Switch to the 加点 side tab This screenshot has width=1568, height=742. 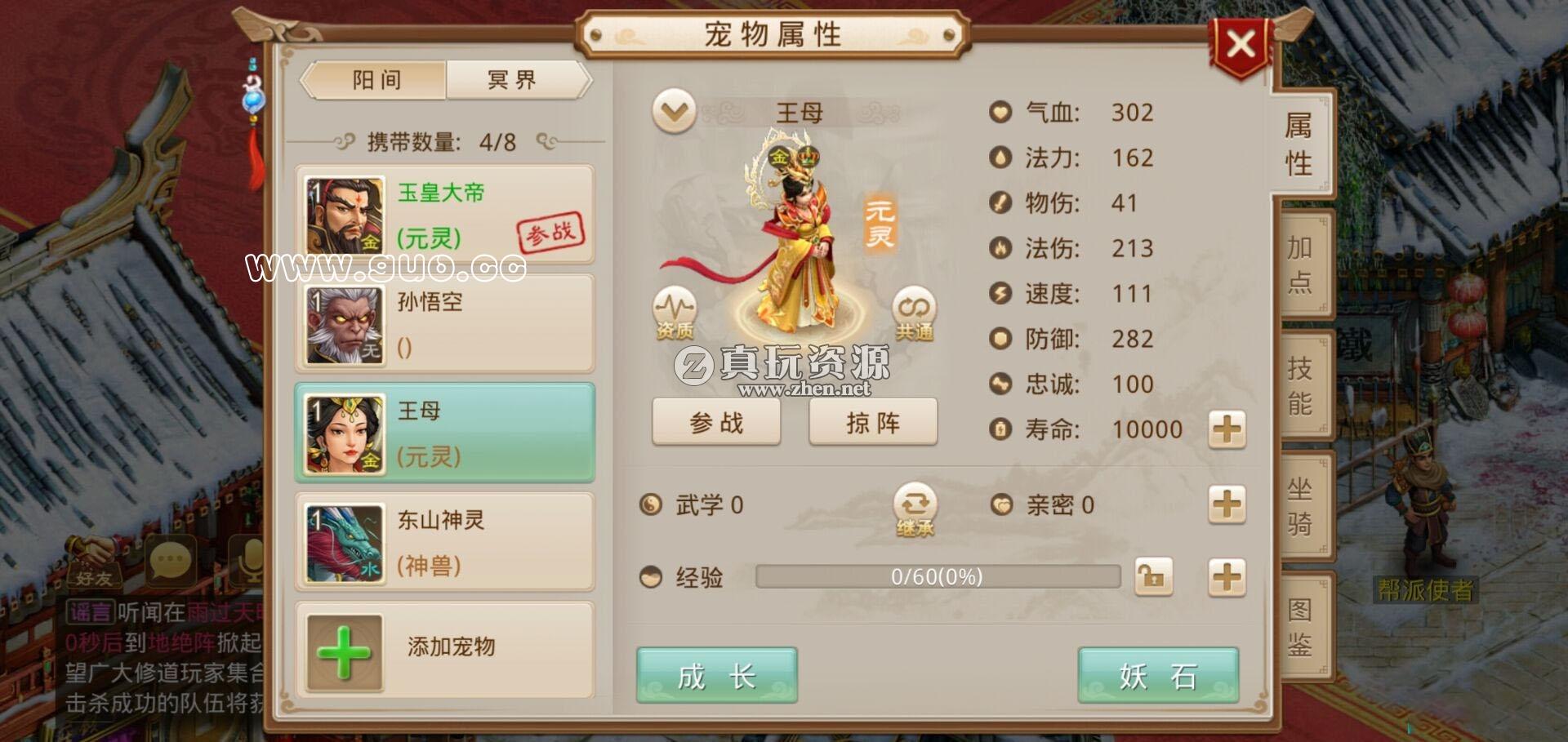(1301, 264)
